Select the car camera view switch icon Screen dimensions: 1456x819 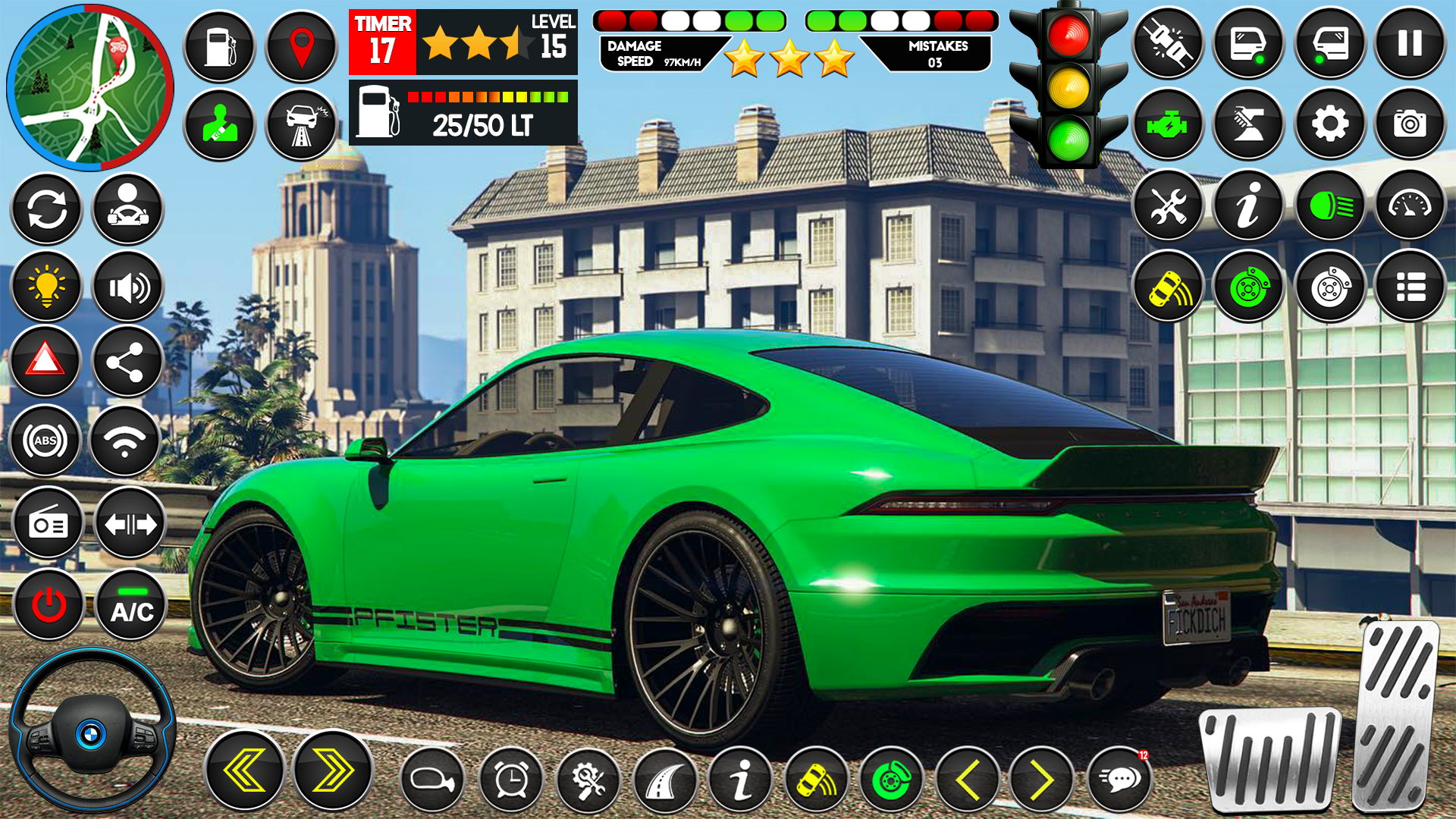pos(1408,123)
